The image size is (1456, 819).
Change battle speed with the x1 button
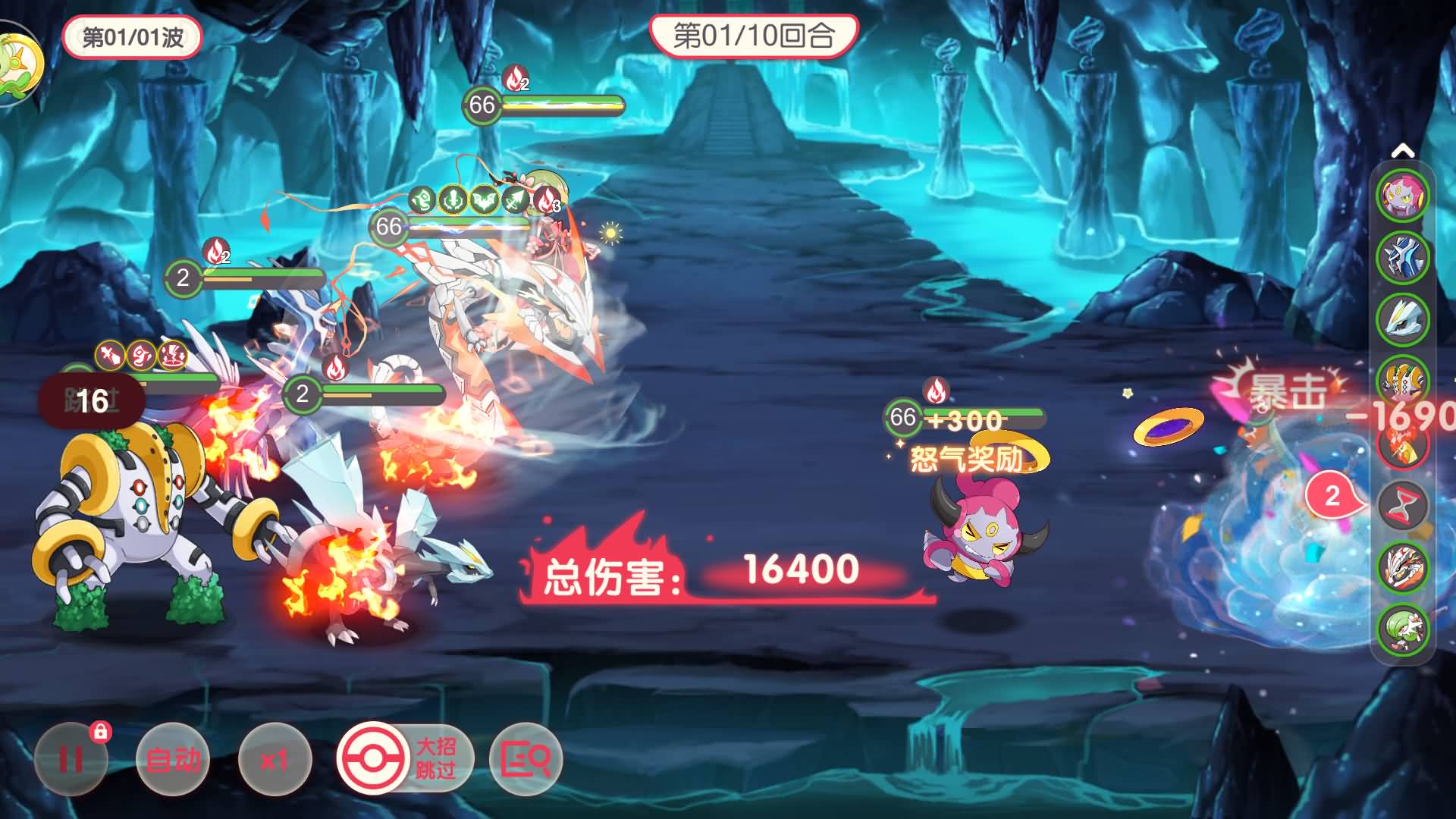pyautogui.click(x=274, y=759)
